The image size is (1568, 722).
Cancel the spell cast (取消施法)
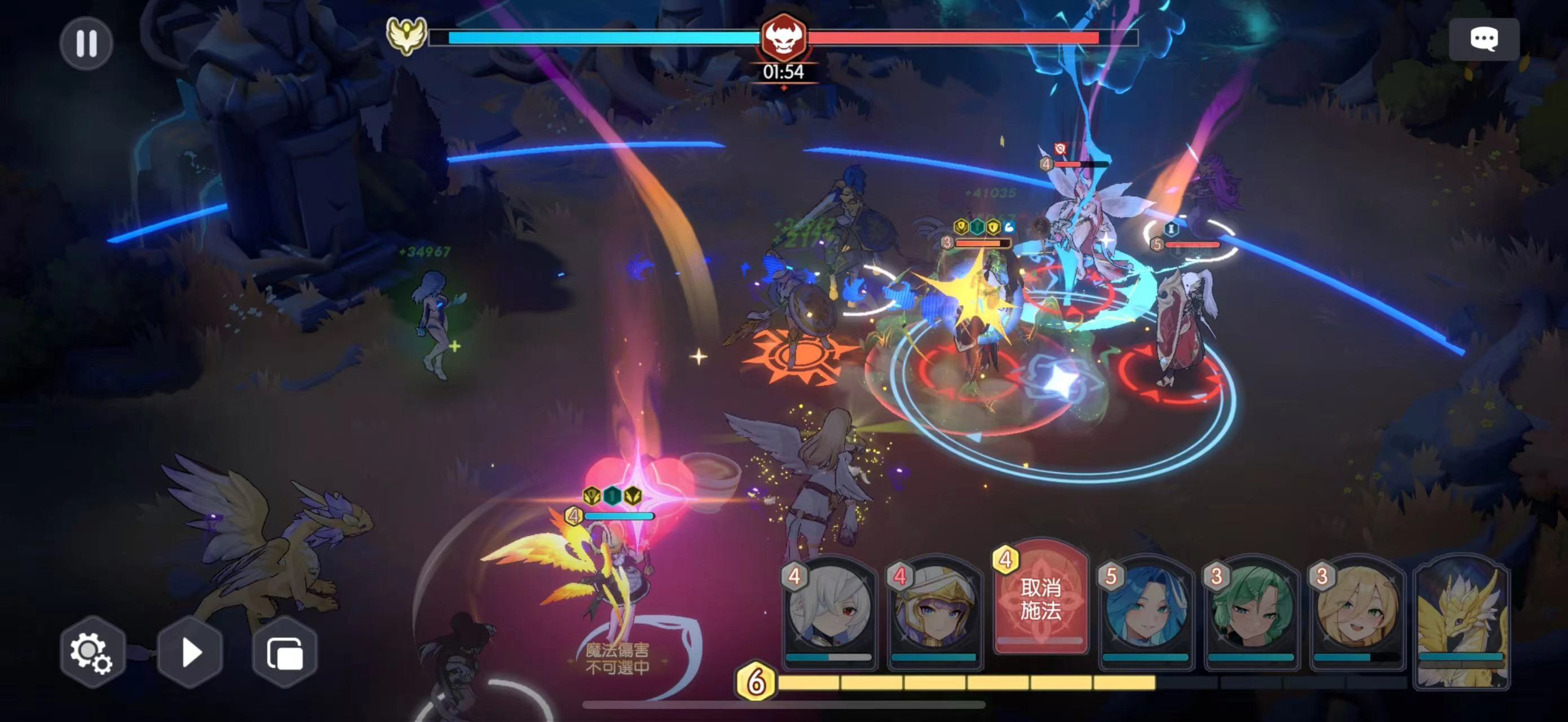click(1040, 600)
